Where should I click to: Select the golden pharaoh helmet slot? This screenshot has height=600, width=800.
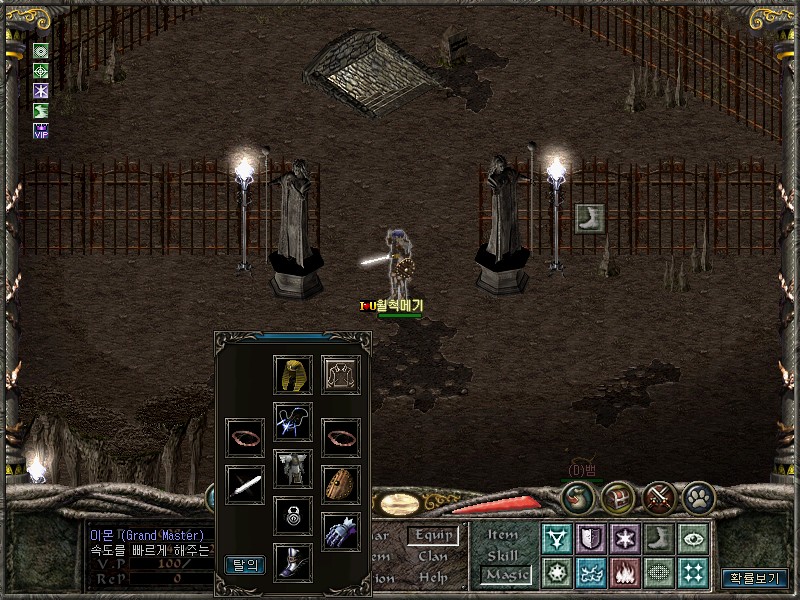[x=293, y=375]
